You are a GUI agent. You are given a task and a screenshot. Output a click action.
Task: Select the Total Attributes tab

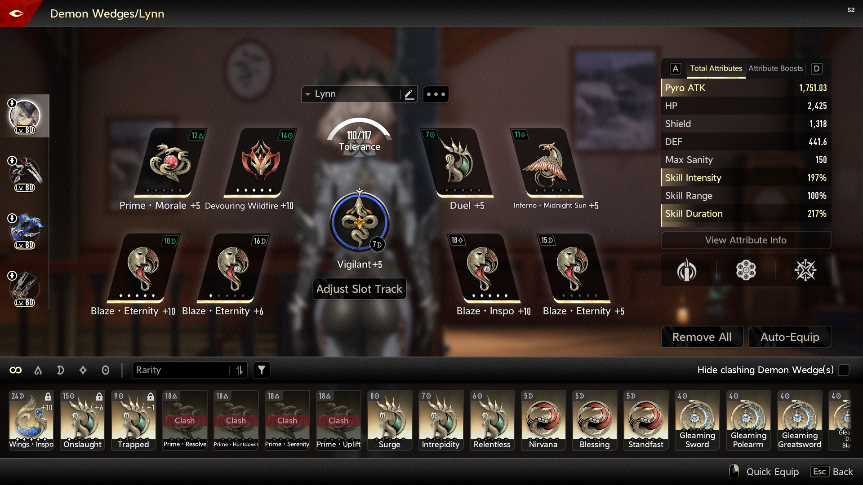click(x=715, y=69)
